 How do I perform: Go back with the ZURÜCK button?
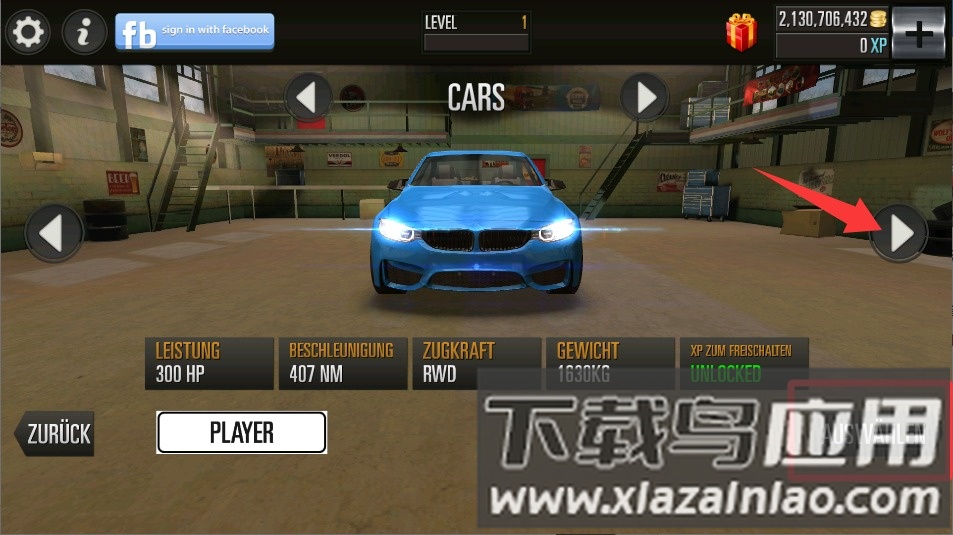point(55,434)
